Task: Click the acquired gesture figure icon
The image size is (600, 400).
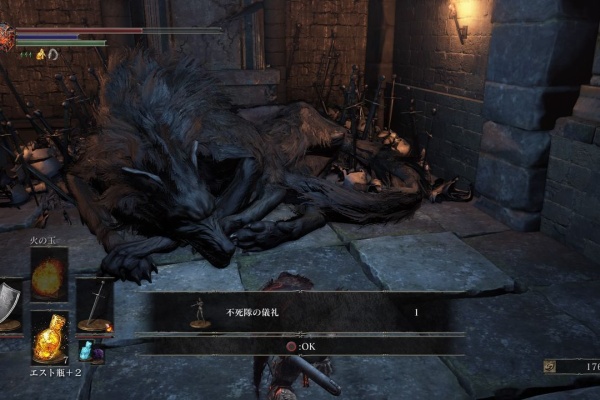Action: pyautogui.click(x=199, y=315)
